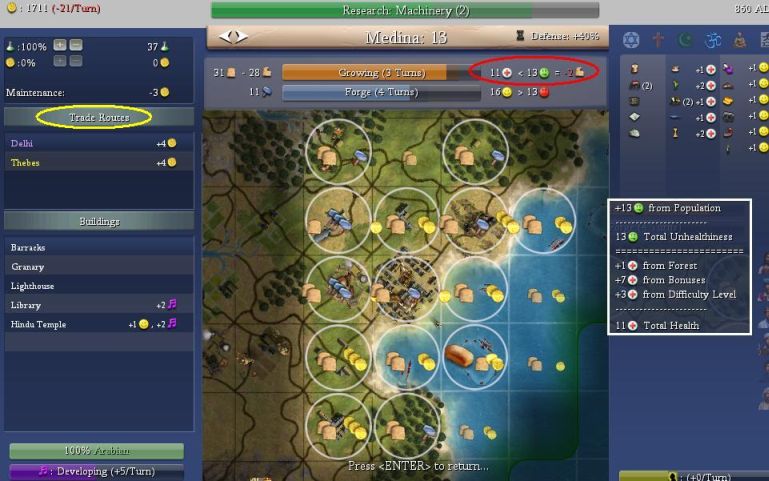Decrease the research rate with the minus button
Image resolution: width=769 pixels, height=481 pixels.
coord(76,46)
